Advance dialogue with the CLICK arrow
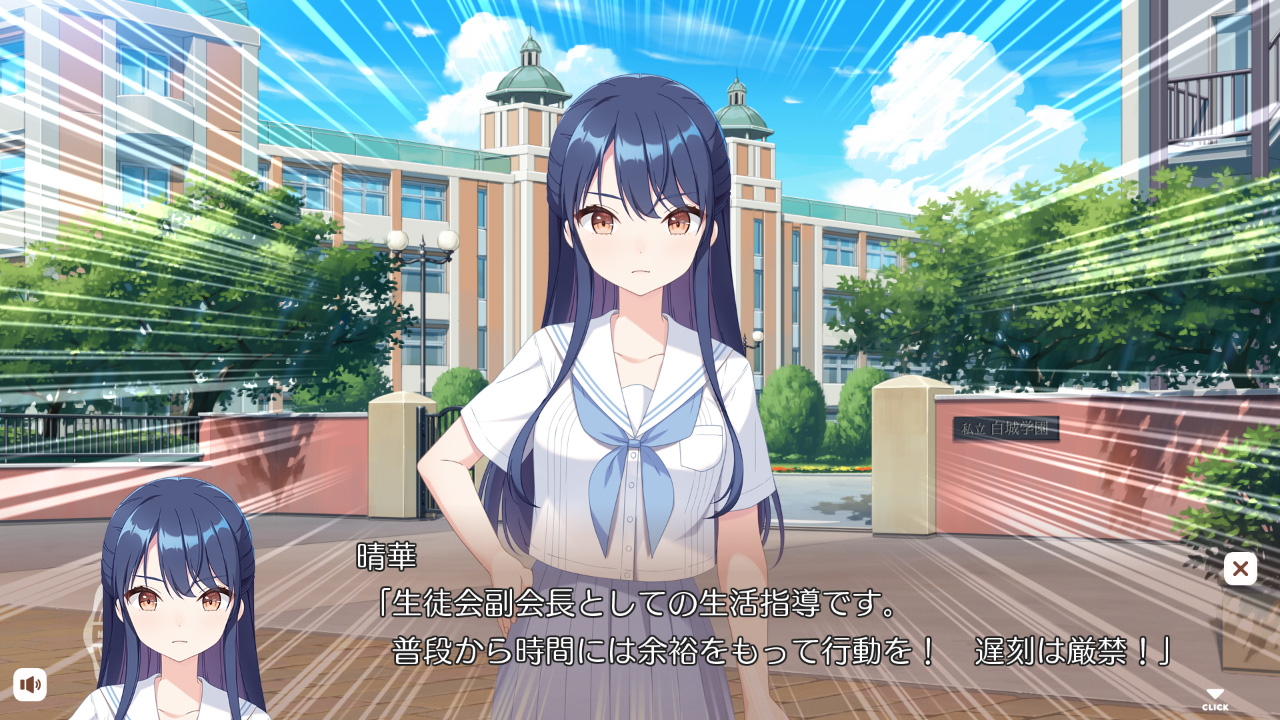This screenshot has width=1280, height=720. pyautogui.click(x=1215, y=699)
